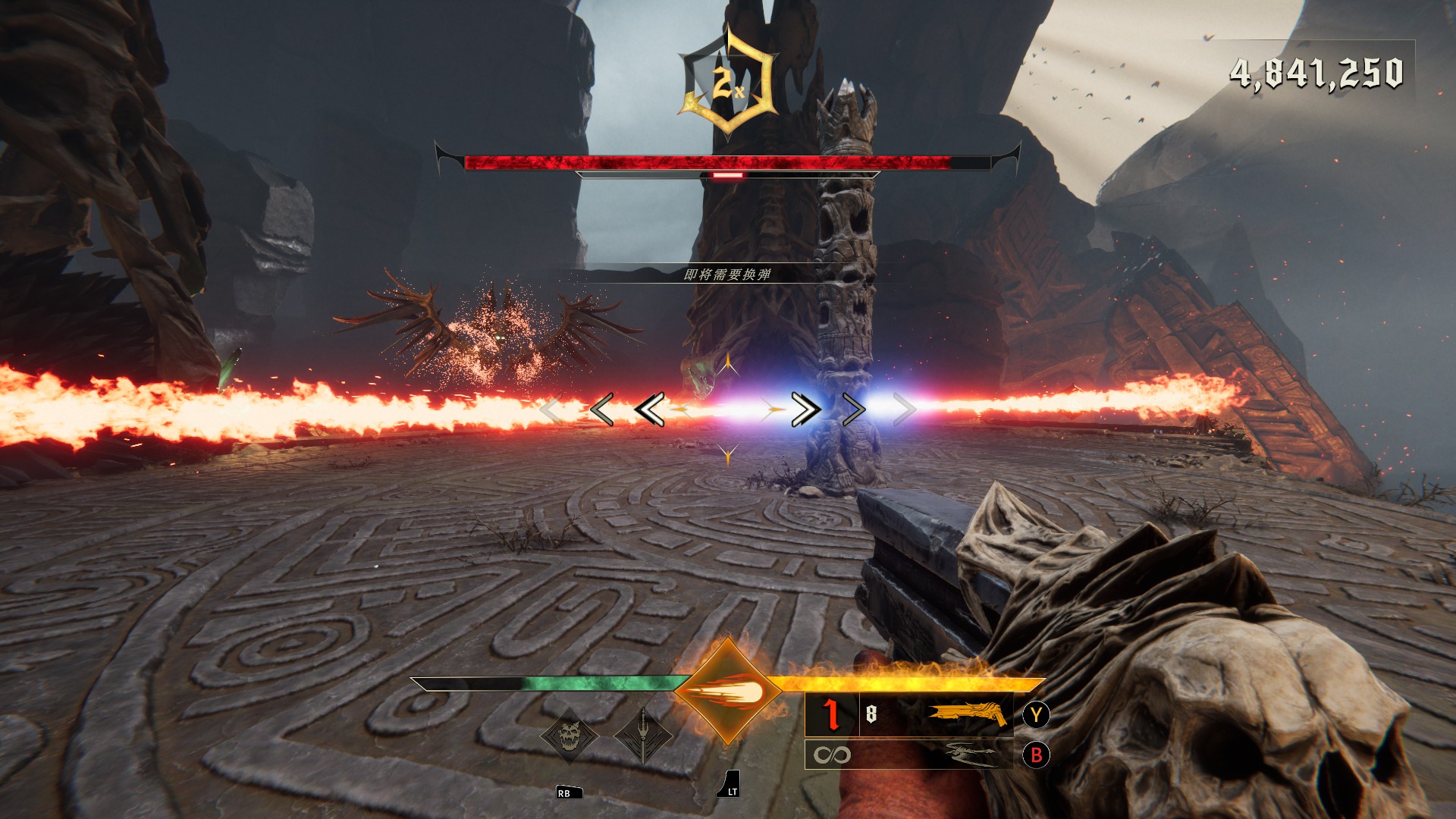
Task: Select the sword weapon icon
Action: [x=643, y=736]
